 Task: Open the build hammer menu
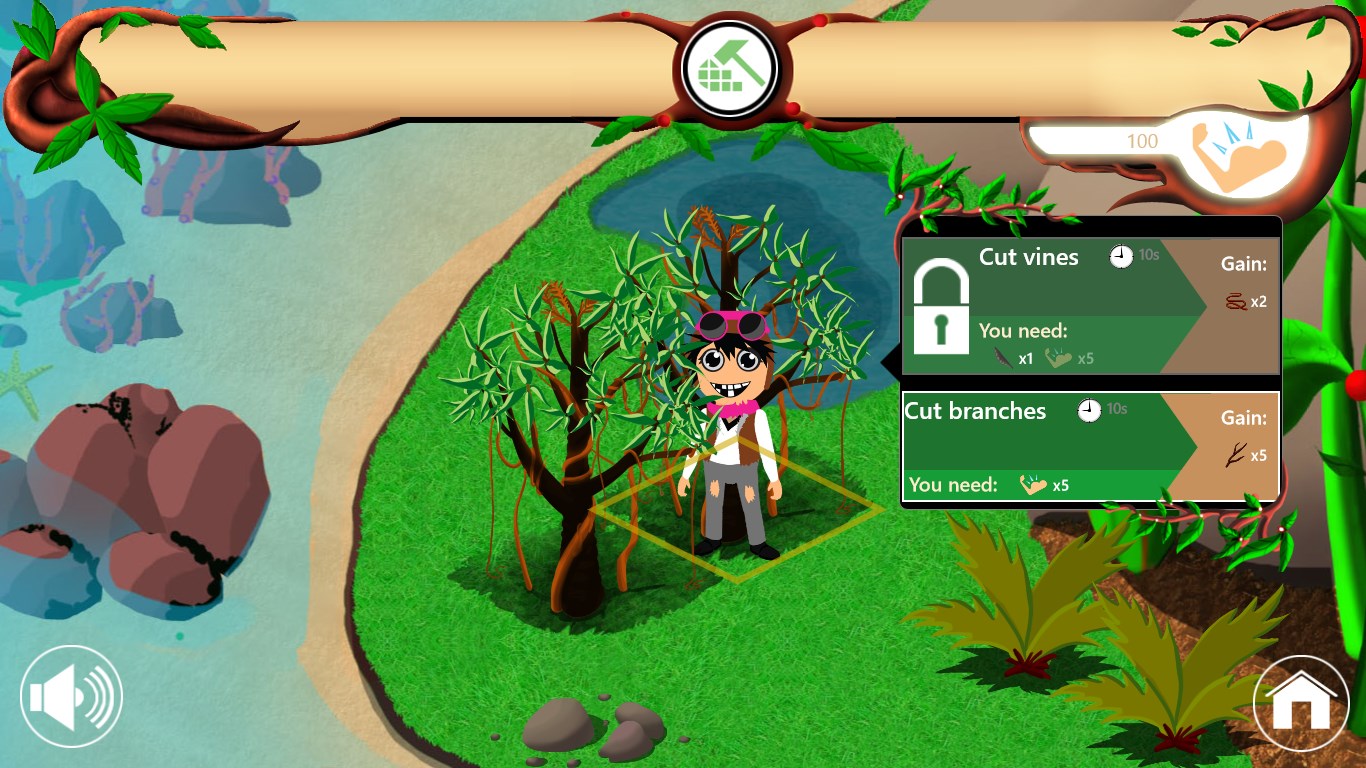tap(729, 71)
